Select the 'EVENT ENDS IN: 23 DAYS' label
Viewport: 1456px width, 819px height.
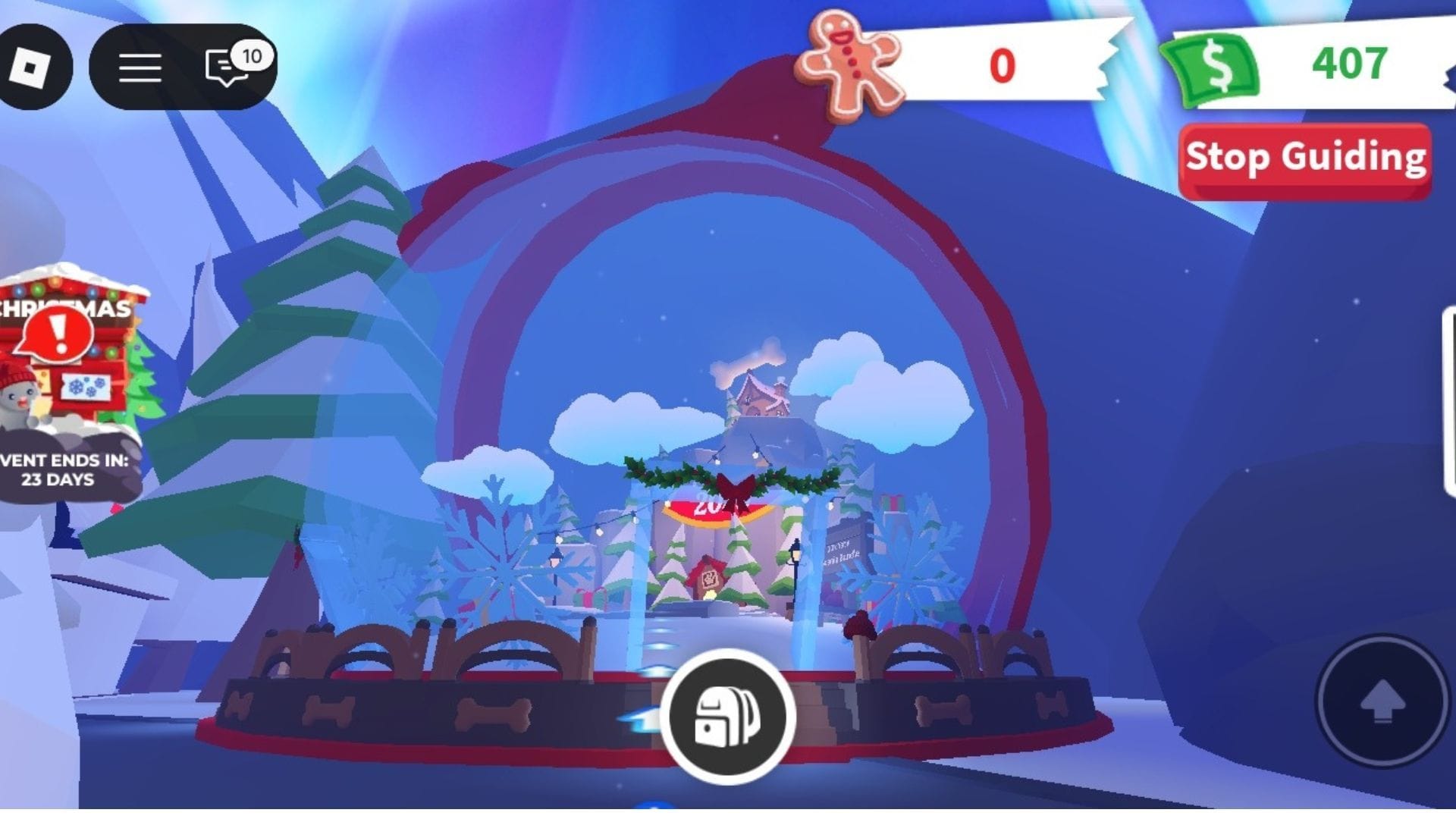[61, 466]
